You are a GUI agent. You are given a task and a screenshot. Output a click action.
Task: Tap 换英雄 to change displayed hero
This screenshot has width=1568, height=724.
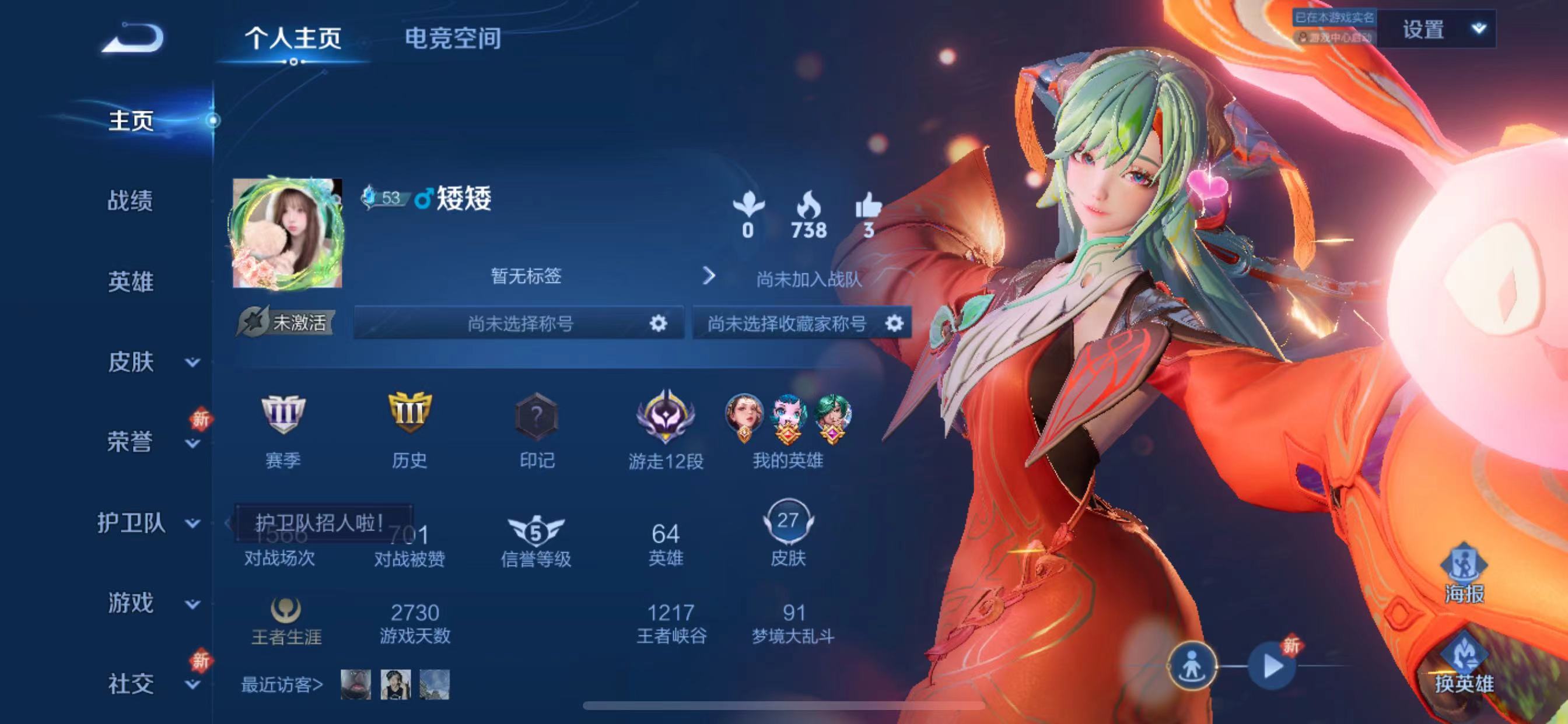pyautogui.click(x=1464, y=665)
